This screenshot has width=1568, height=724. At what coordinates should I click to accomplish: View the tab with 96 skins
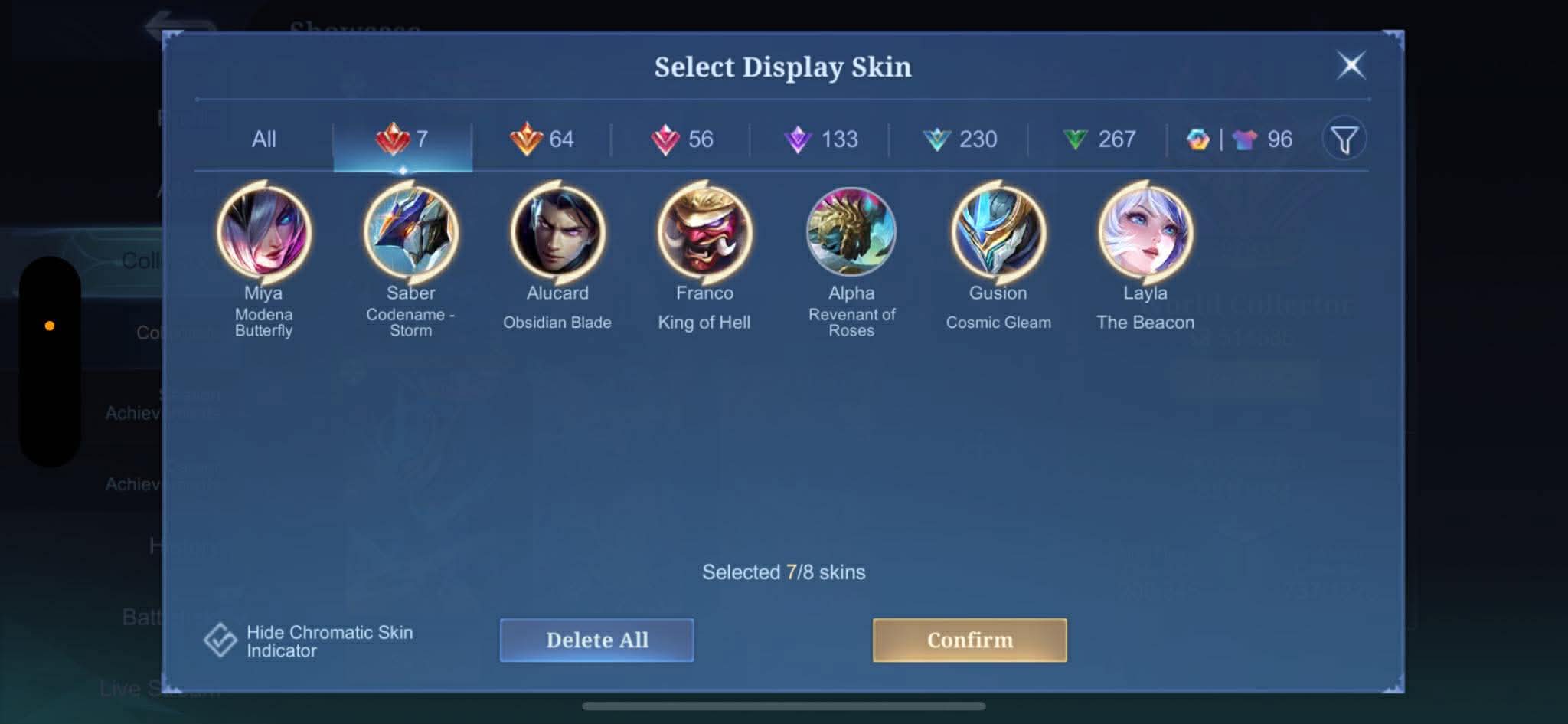(x=1240, y=139)
